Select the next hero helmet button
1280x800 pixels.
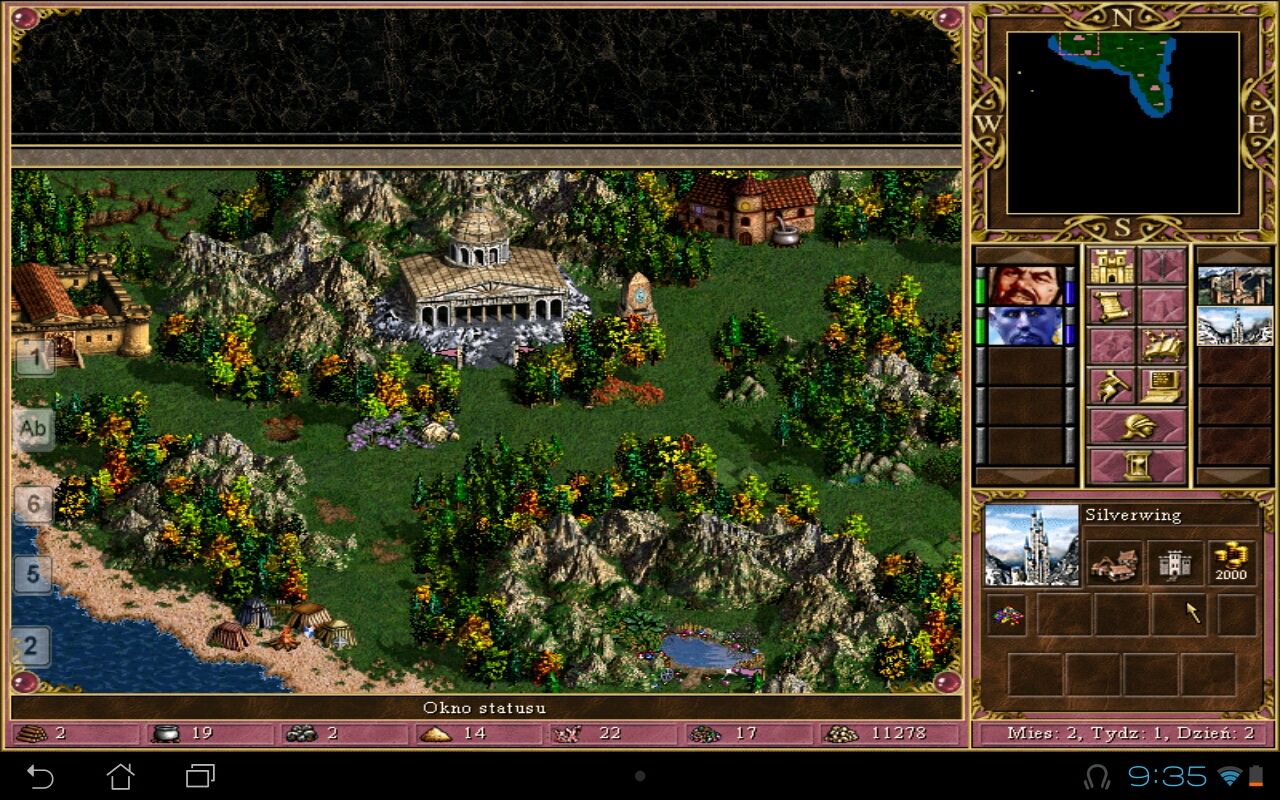(x=1137, y=427)
